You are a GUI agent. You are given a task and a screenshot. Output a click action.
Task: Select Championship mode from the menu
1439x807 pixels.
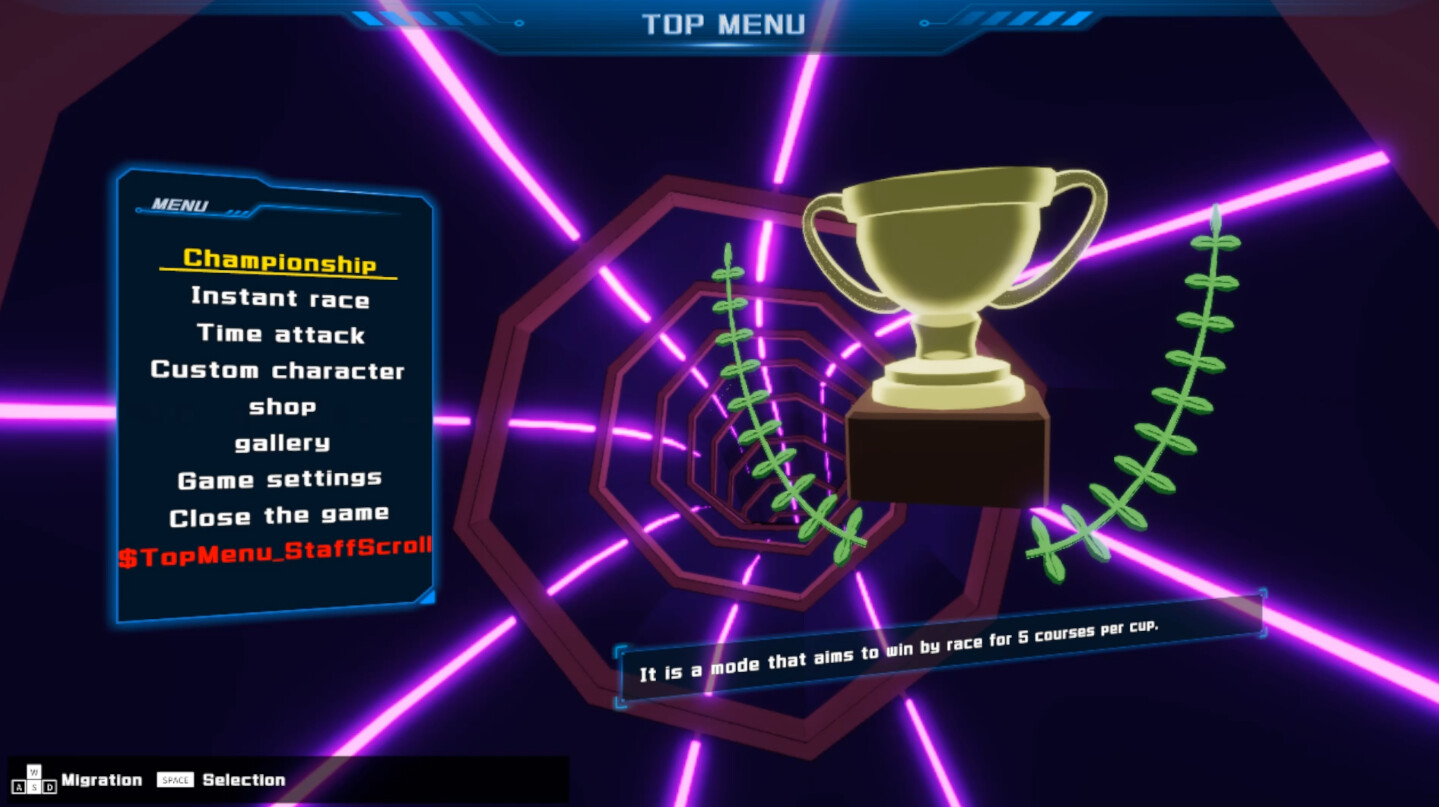[279, 258]
